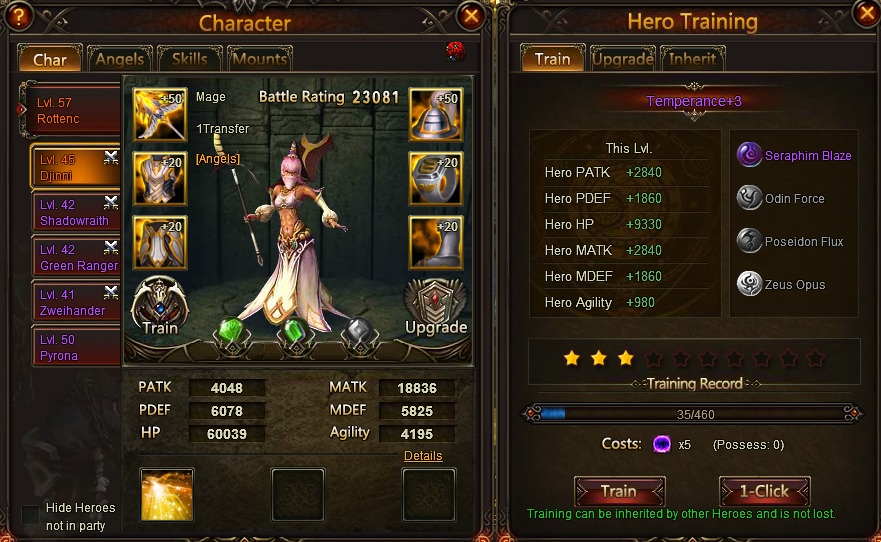Switch to the Upgrade tab in Hero Training
881x542 pixels.
click(x=622, y=59)
